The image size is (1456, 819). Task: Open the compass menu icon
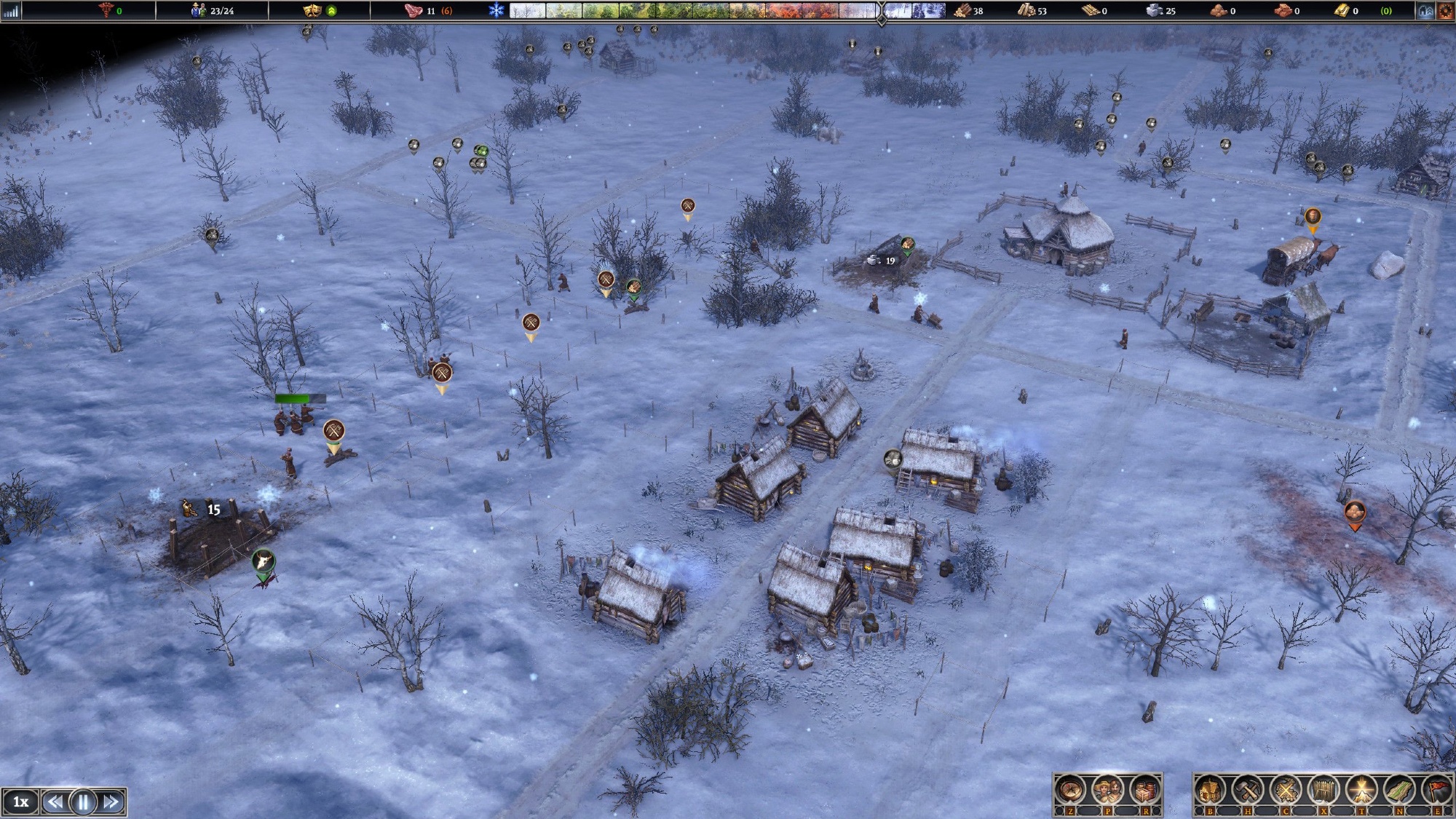coord(1070,790)
